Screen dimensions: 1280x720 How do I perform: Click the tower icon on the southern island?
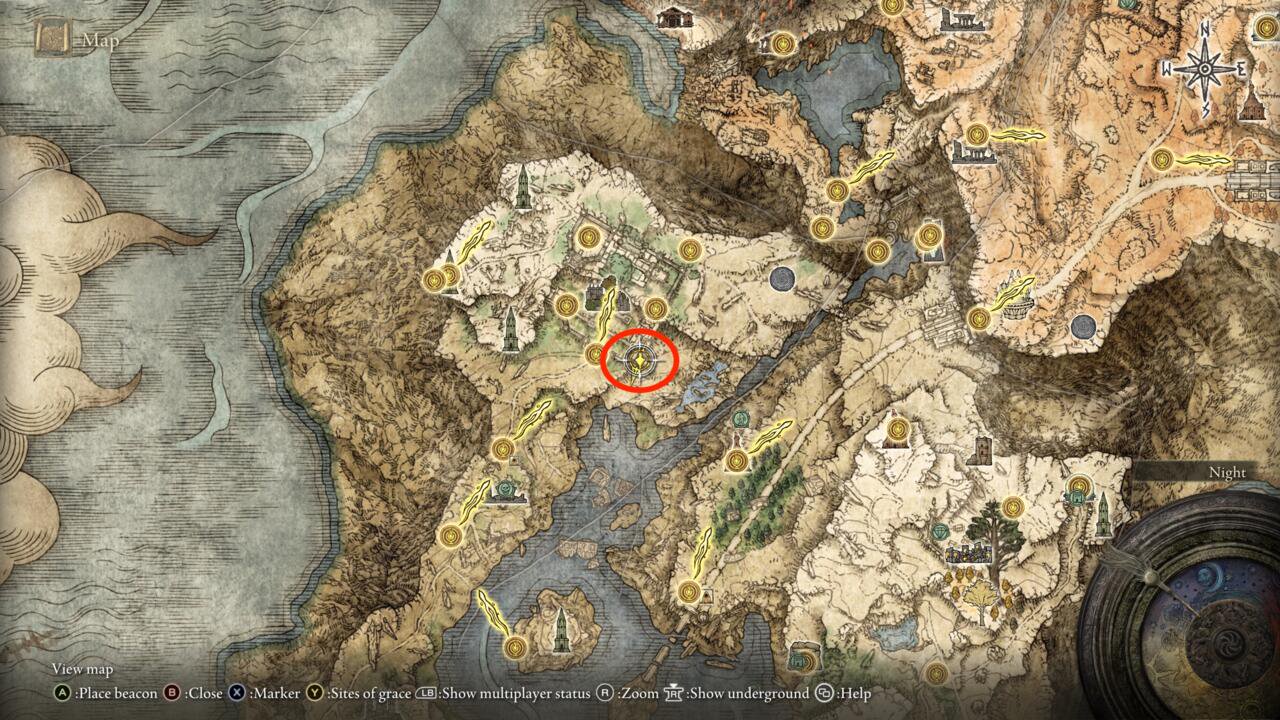(561, 631)
